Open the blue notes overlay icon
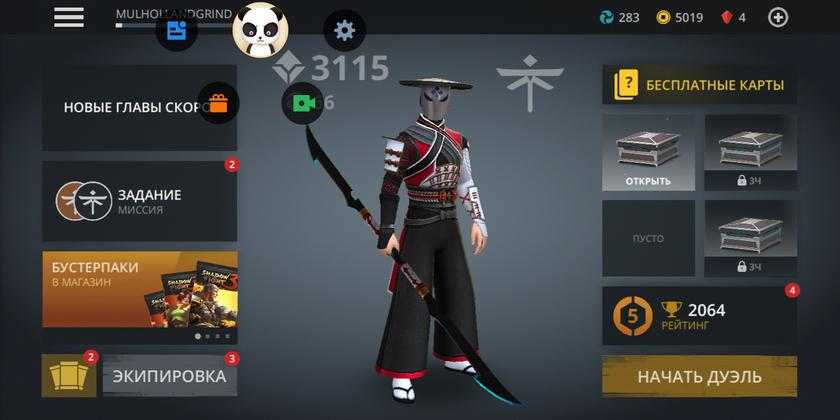The image size is (840, 420). point(176,30)
